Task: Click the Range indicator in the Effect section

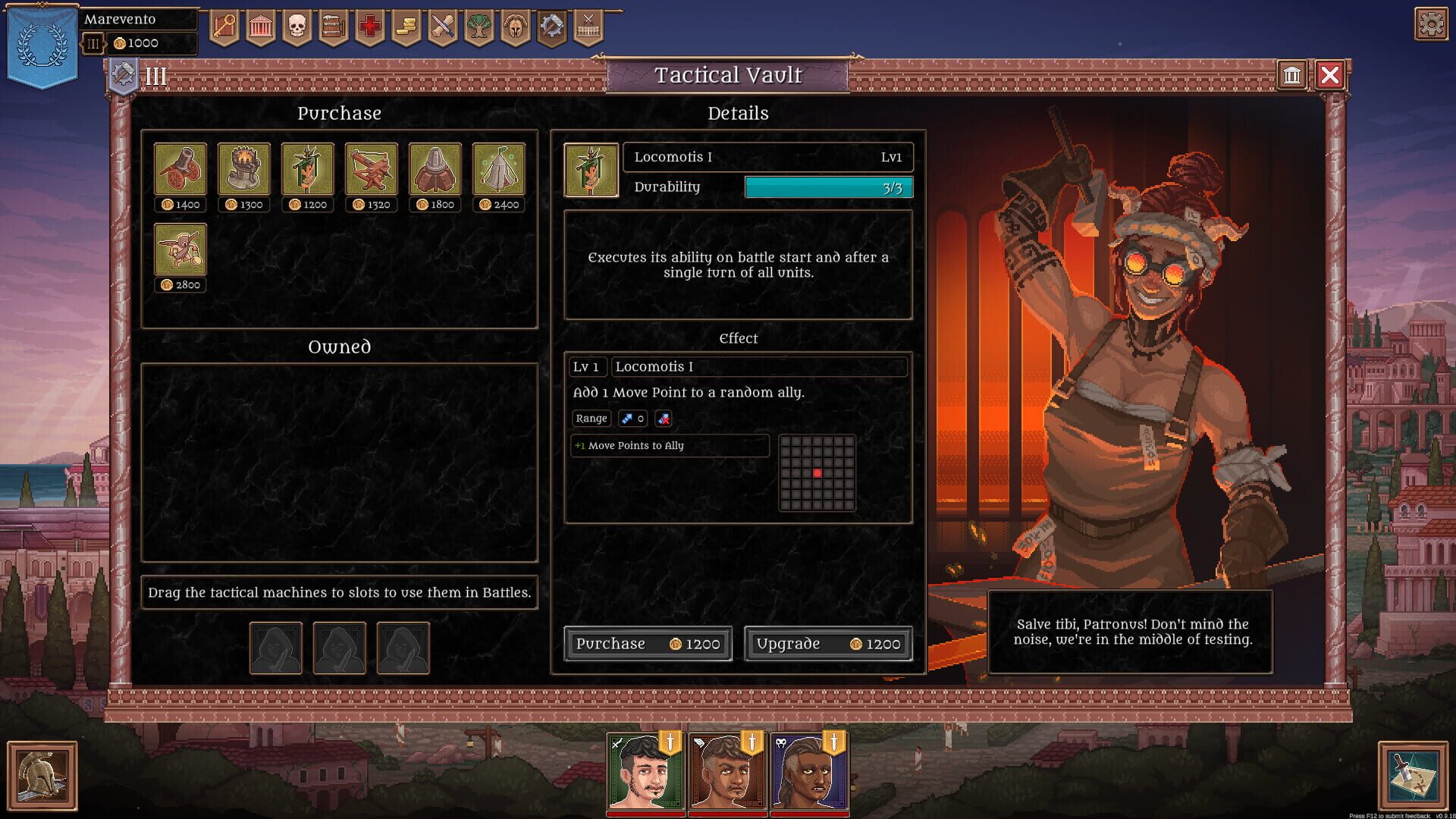Action: point(591,419)
